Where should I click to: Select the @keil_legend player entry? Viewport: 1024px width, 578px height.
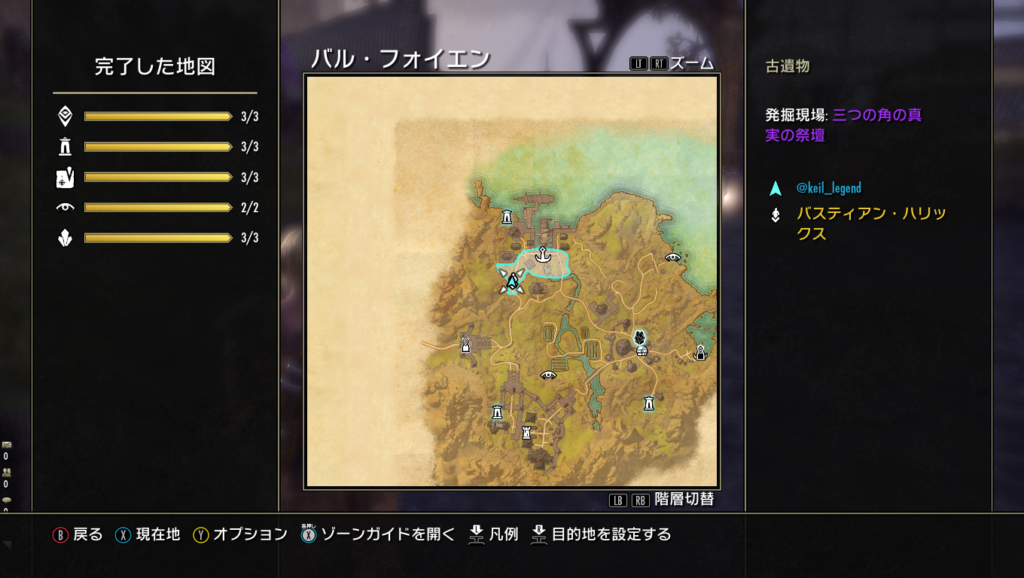pos(828,188)
